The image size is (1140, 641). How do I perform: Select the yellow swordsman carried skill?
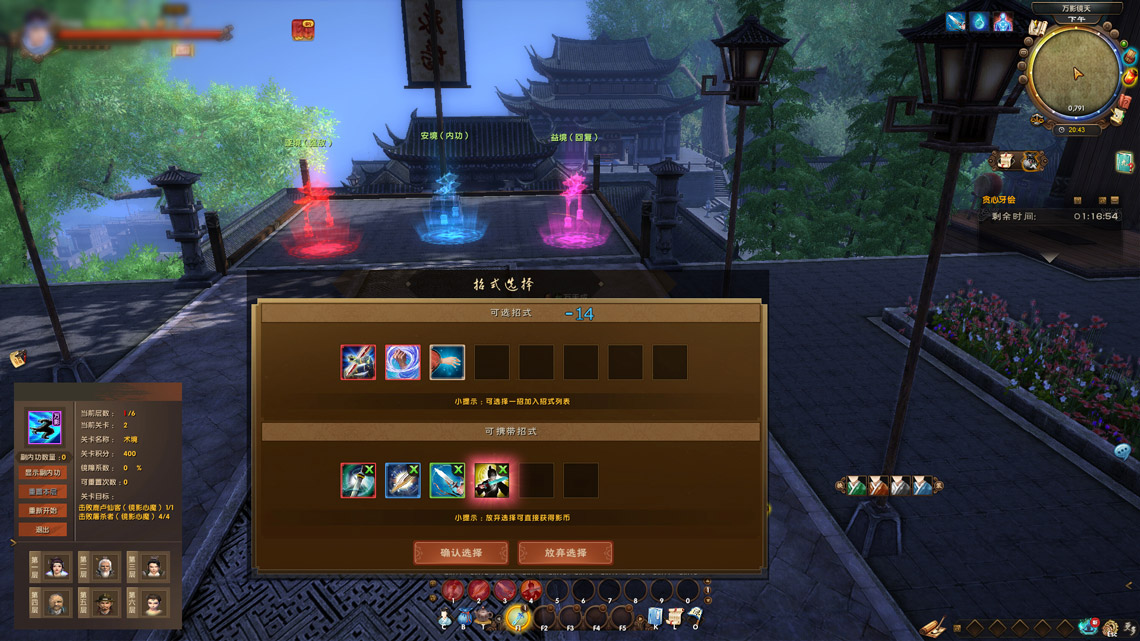(x=491, y=480)
